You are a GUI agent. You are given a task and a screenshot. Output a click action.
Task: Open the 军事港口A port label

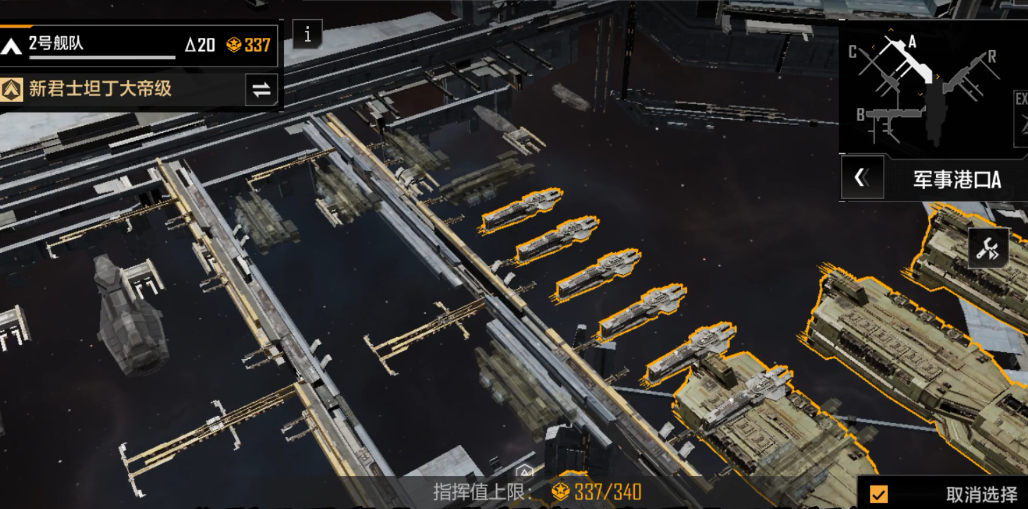pyautogui.click(x=956, y=180)
